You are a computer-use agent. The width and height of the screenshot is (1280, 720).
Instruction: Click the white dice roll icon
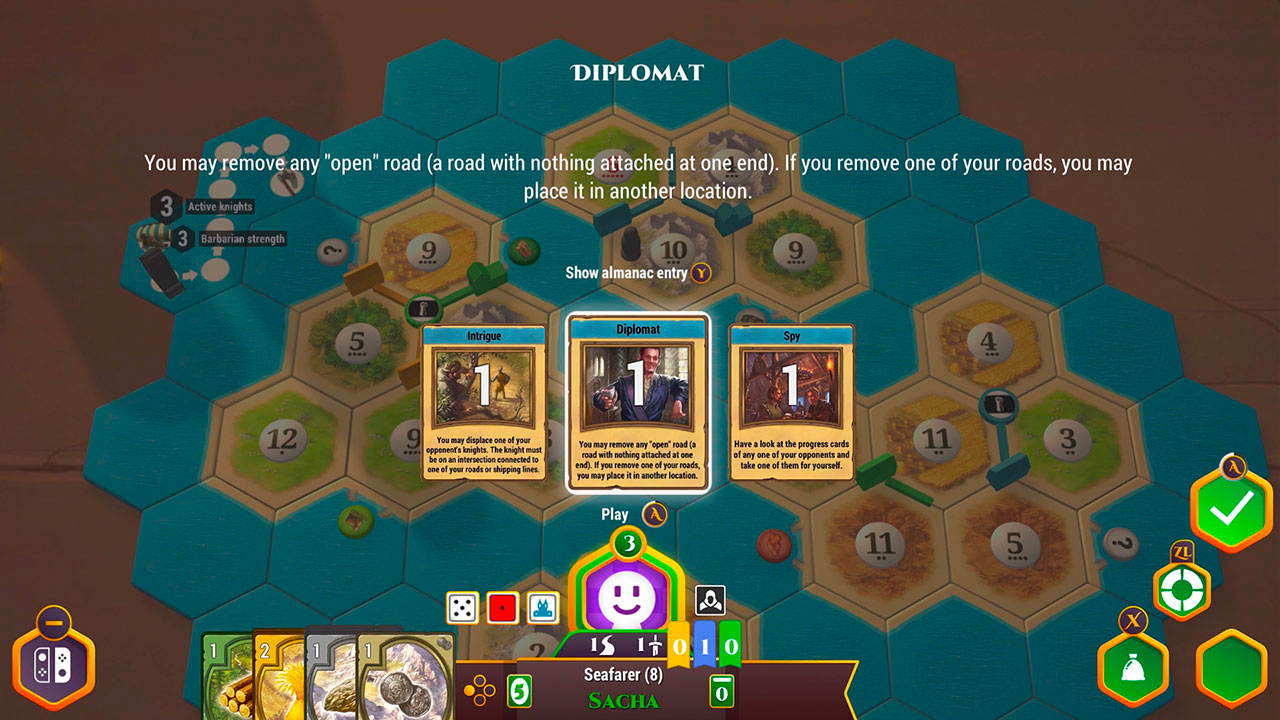[x=461, y=606]
